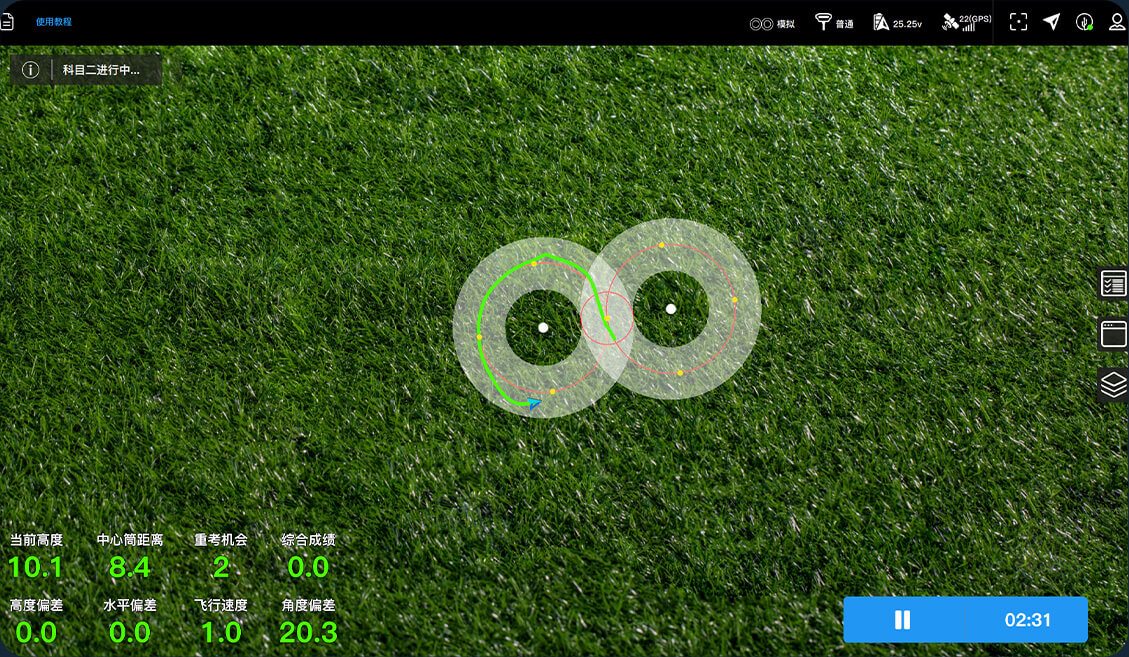This screenshot has height=657, width=1129.
Task: Open the 25.25v battery status
Action: click(x=897, y=22)
